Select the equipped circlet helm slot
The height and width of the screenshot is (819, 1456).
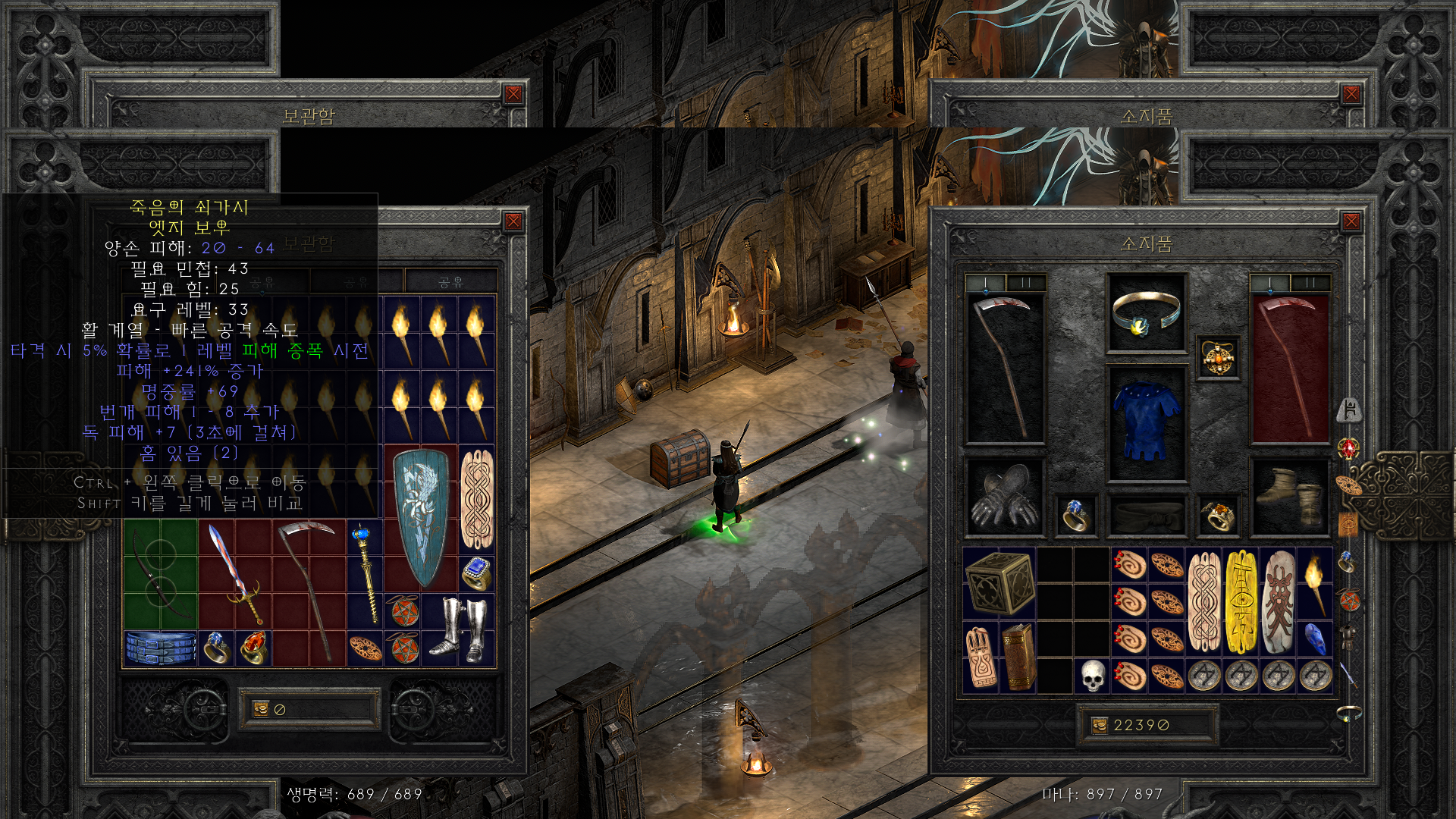(1146, 312)
